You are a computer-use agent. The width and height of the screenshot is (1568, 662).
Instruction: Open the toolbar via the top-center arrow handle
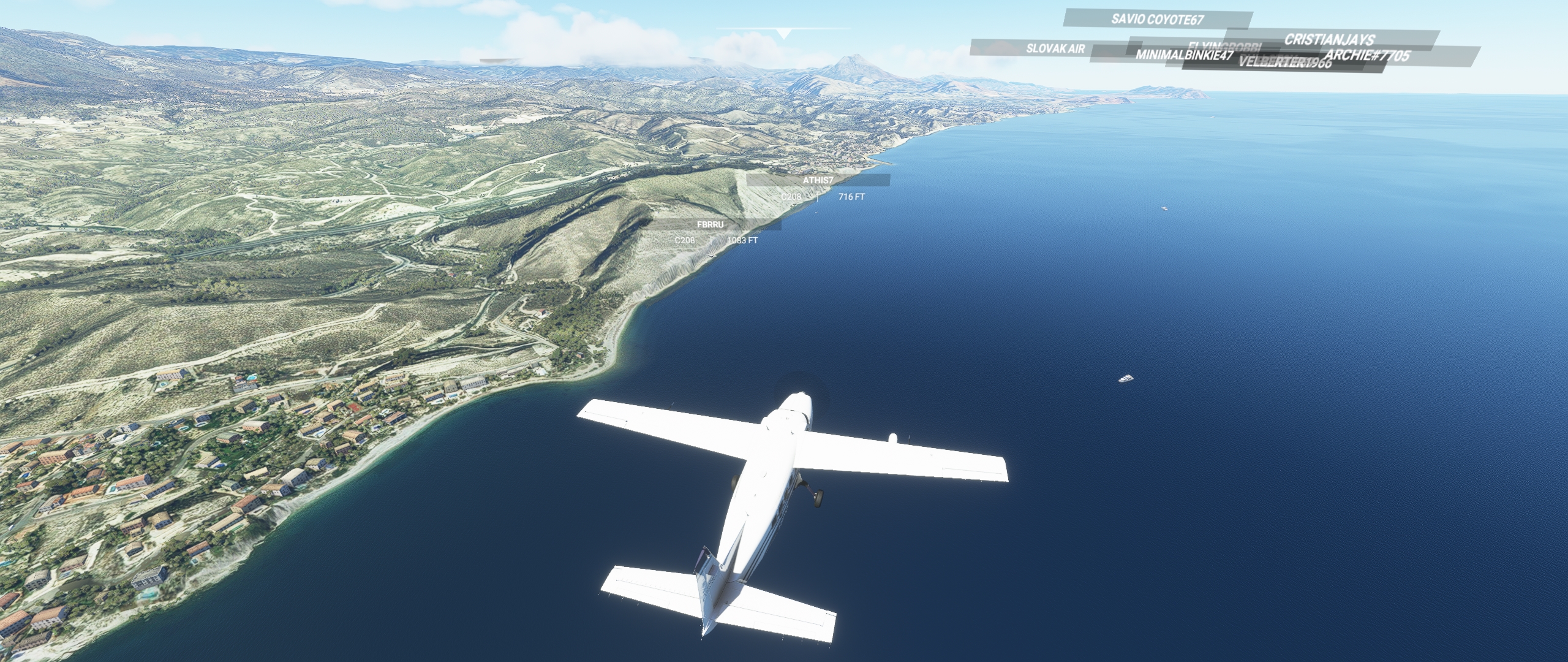click(783, 33)
